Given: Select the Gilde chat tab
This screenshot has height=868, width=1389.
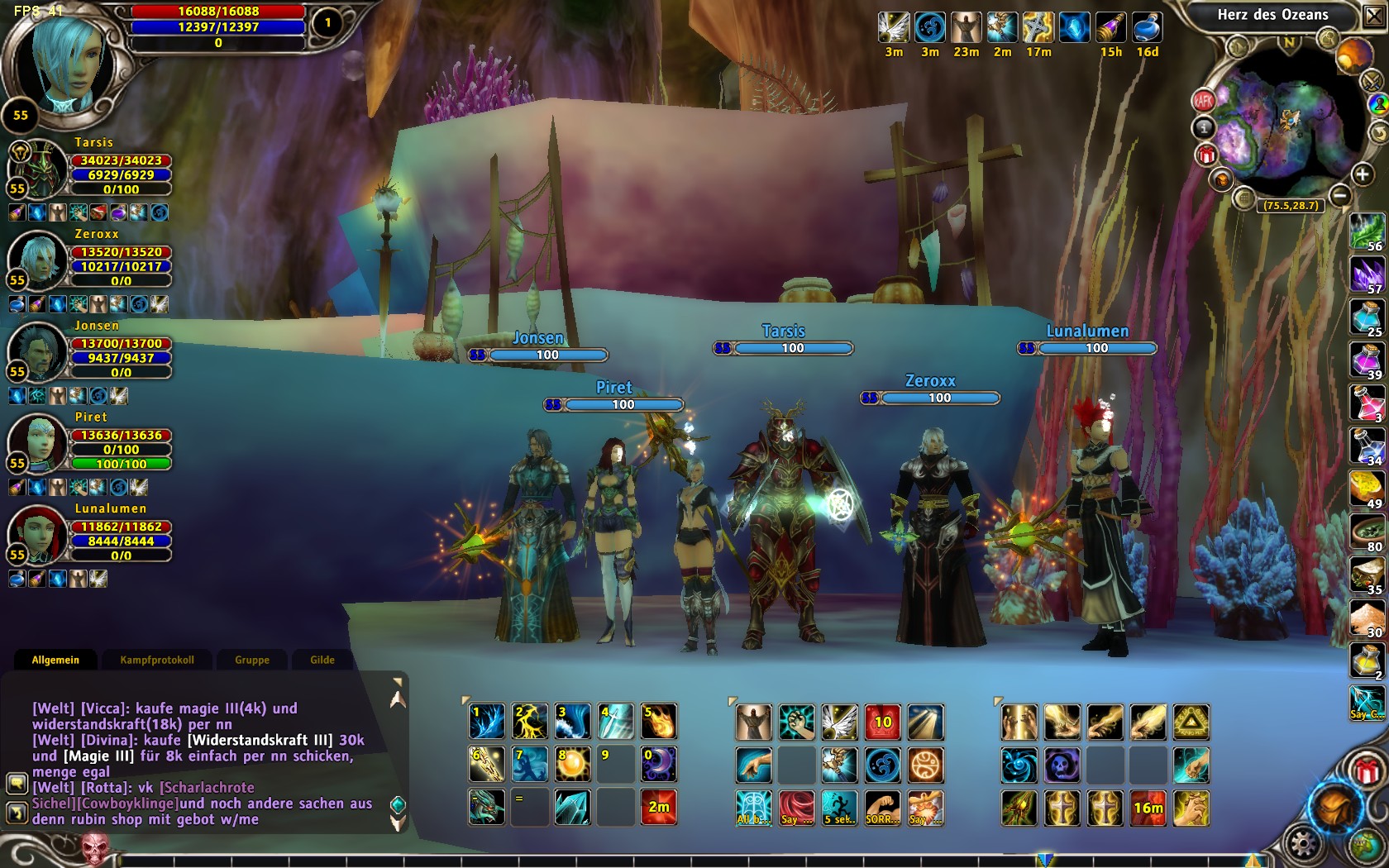Looking at the screenshot, I should (322, 660).
